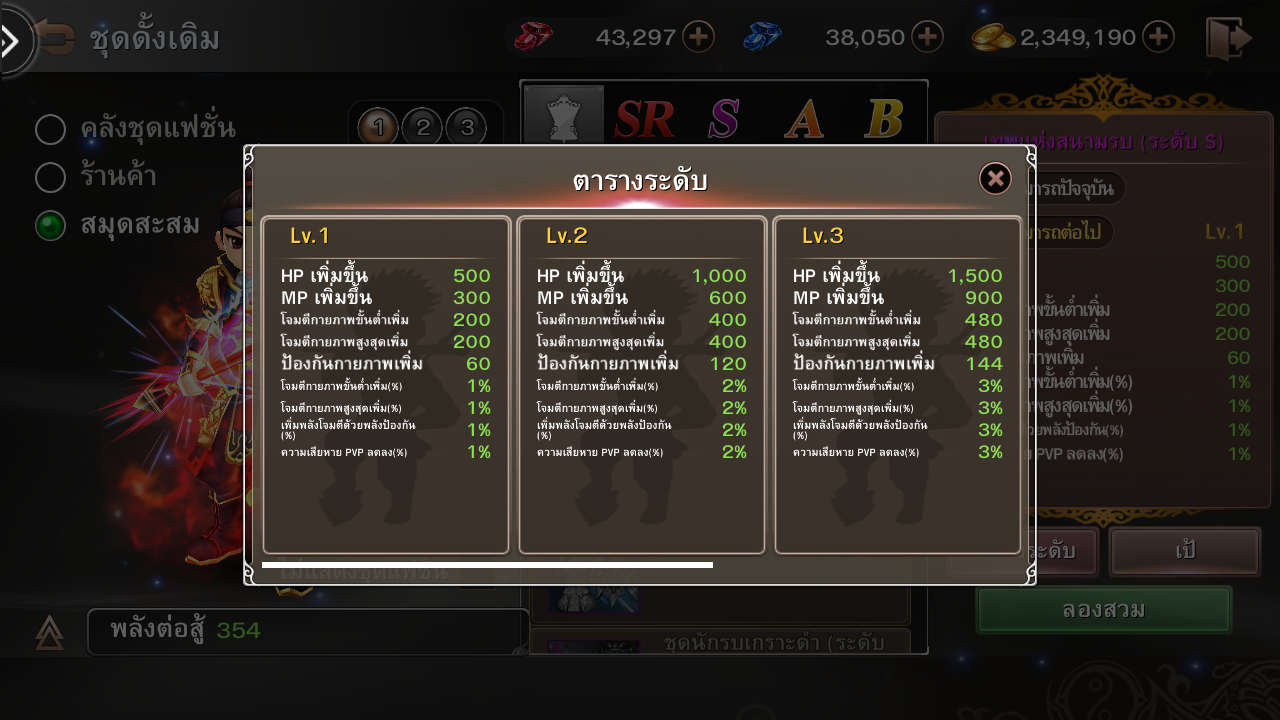
Task: Exit through the door icon
Action: pyautogui.click(x=1228, y=38)
